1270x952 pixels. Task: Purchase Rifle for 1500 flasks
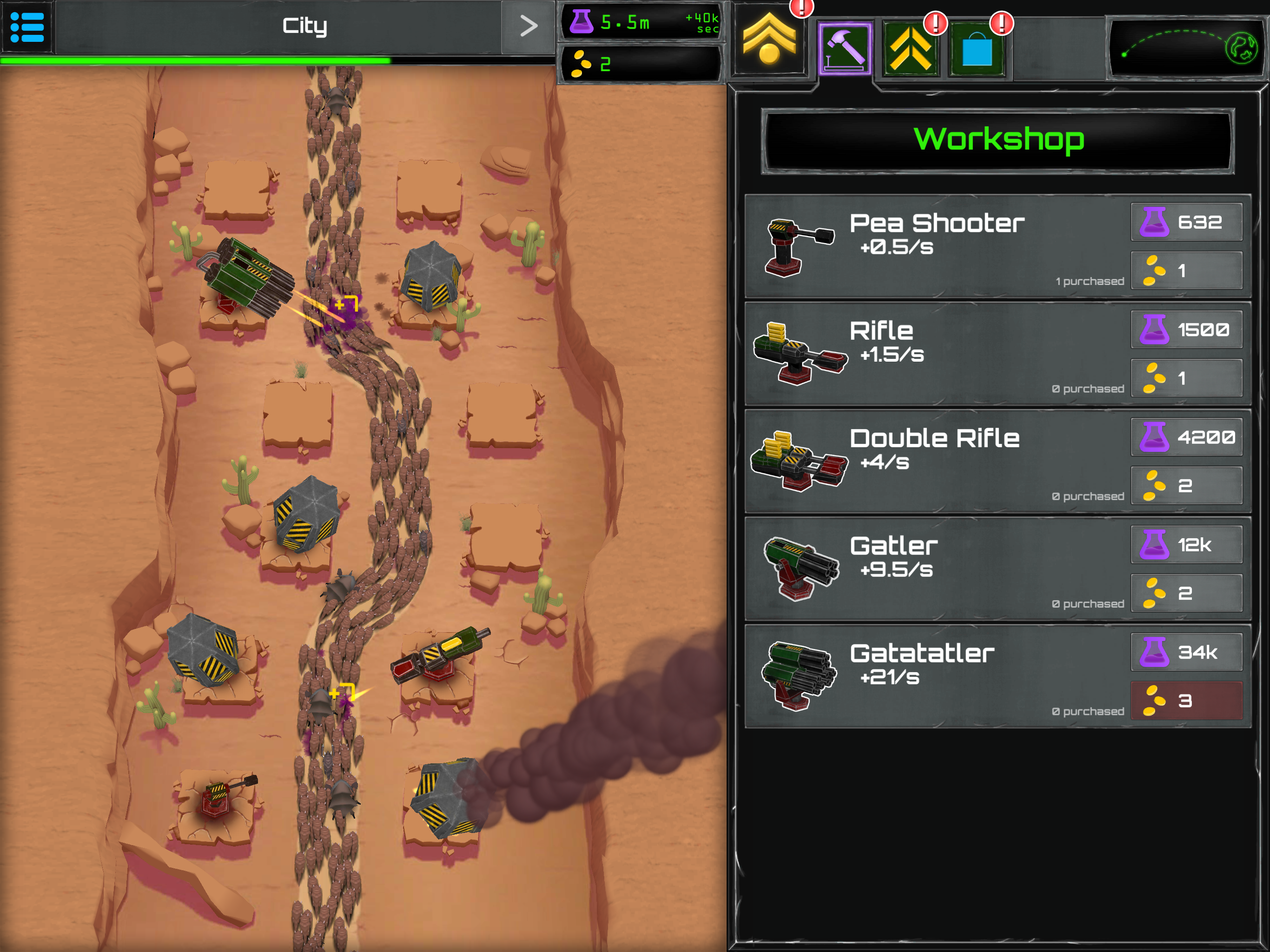tap(1186, 330)
